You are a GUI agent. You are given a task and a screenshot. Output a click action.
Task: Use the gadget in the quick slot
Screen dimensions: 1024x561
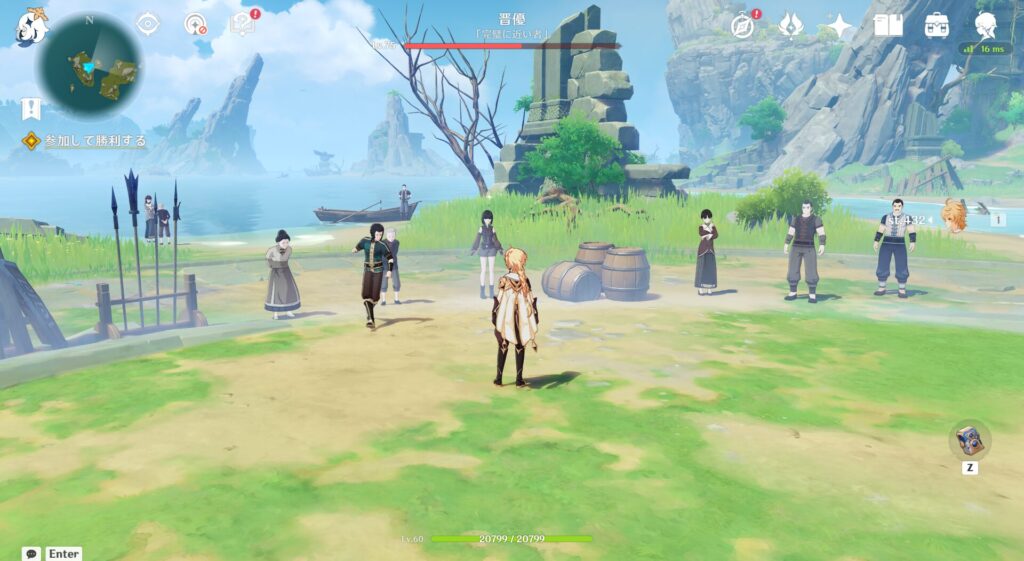(x=969, y=440)
